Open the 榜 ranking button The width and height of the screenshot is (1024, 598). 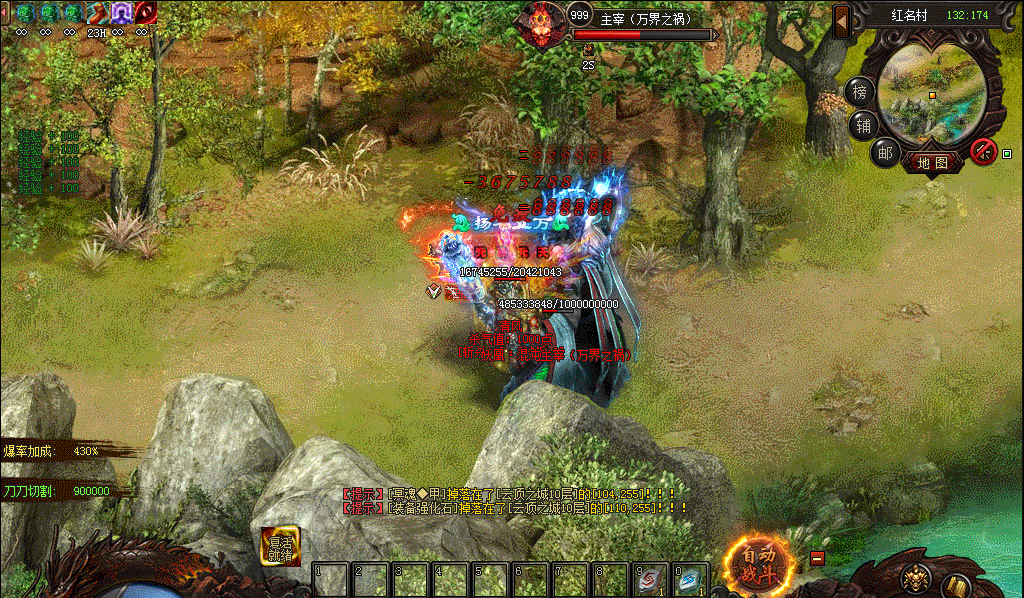859,91
